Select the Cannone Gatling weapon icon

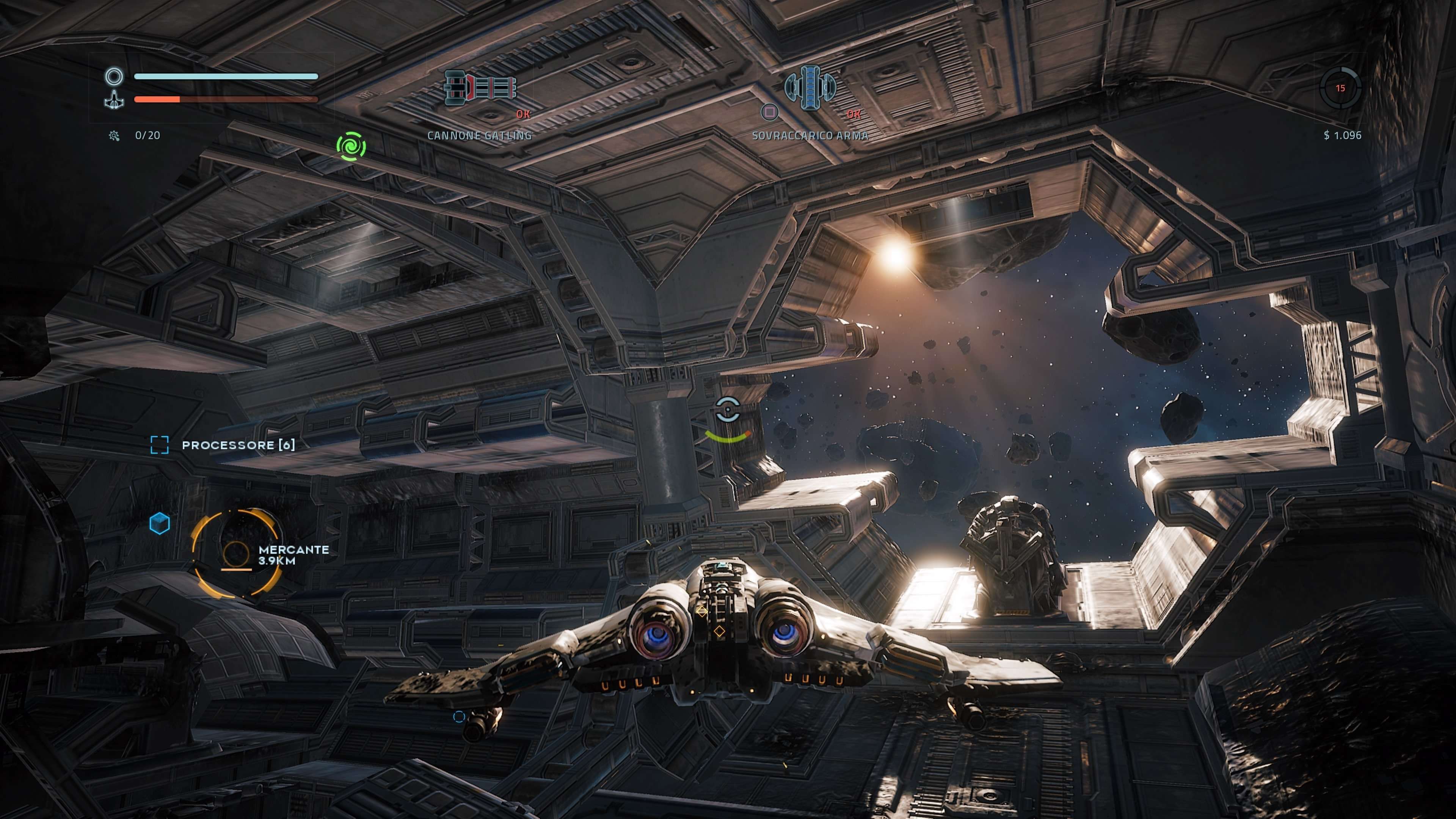pyautogui.click(x=480, y=88)
